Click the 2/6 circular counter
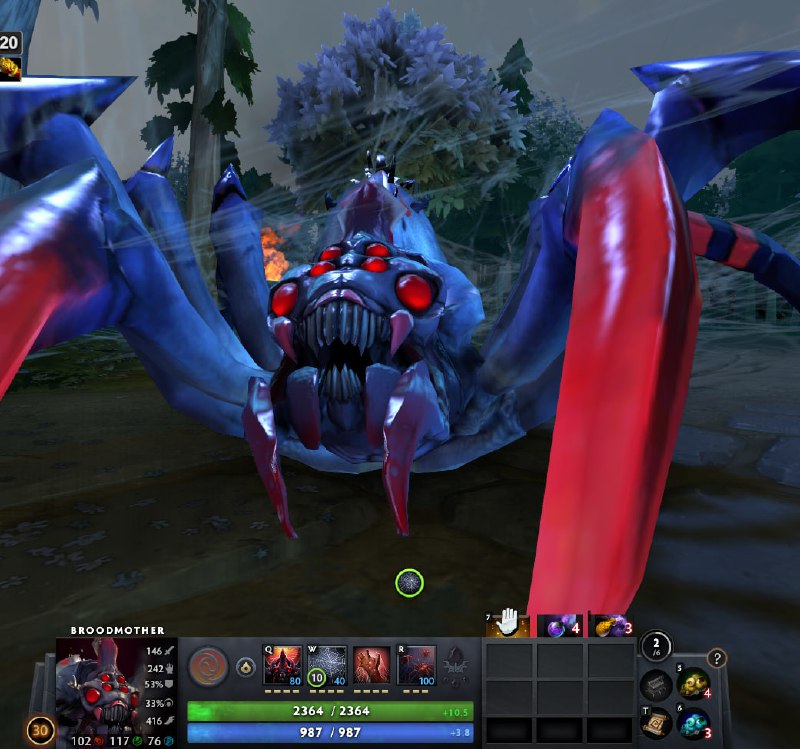This screenshot has height=749, width=800. click(x=655, y=646)
